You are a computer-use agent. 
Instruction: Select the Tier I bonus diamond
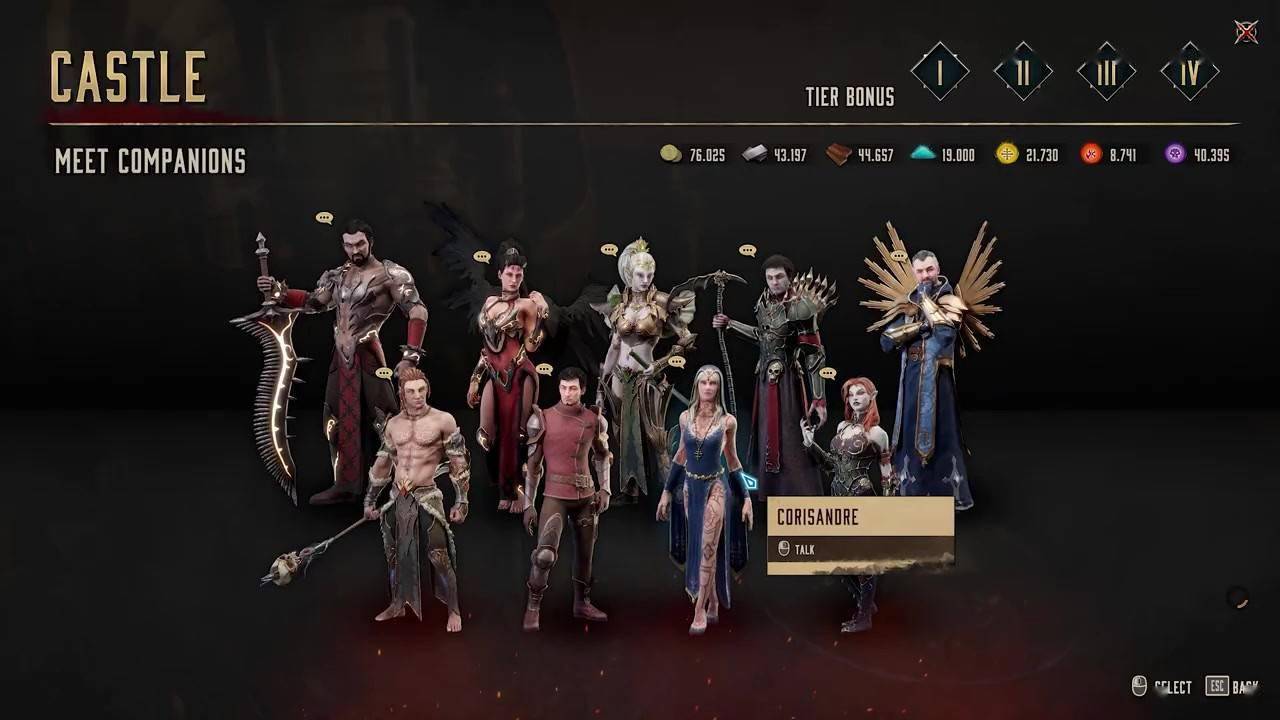click(940, 71)
